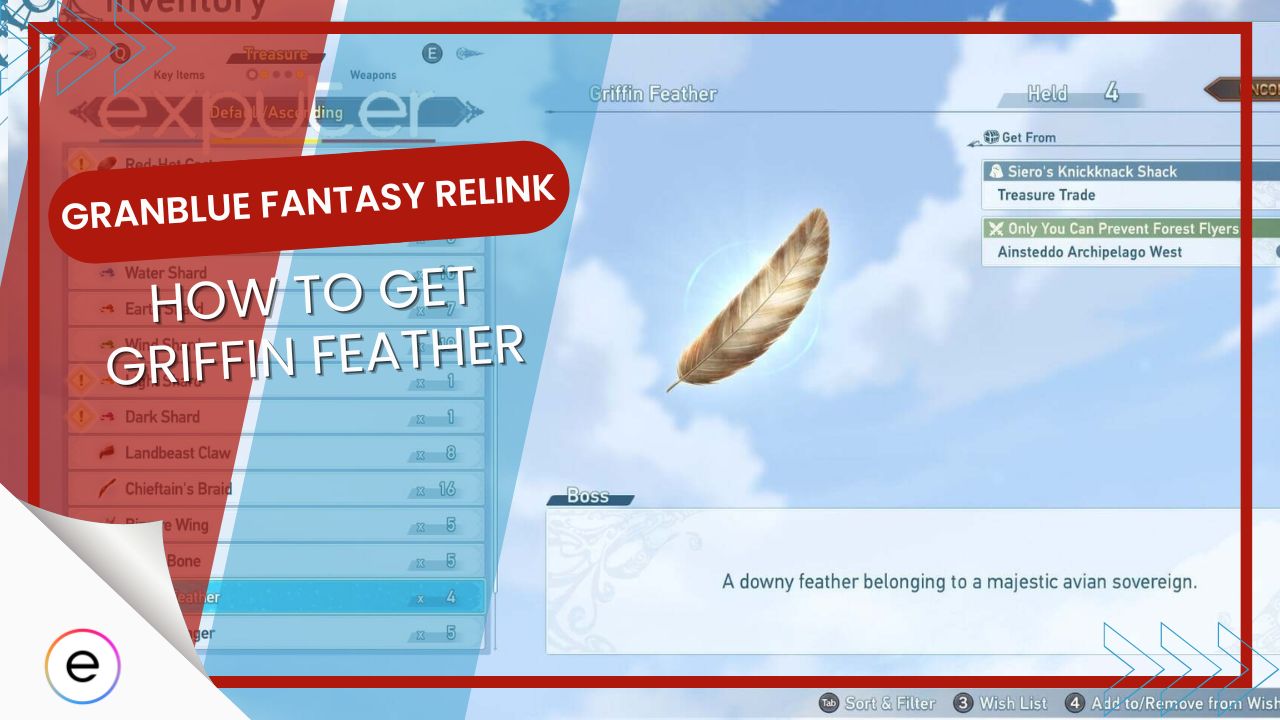Image resolution: width=1280 pixels, height=720 pixels.
Task: Open the Wish List from the bottom bar
Action: click(1015, 703)
